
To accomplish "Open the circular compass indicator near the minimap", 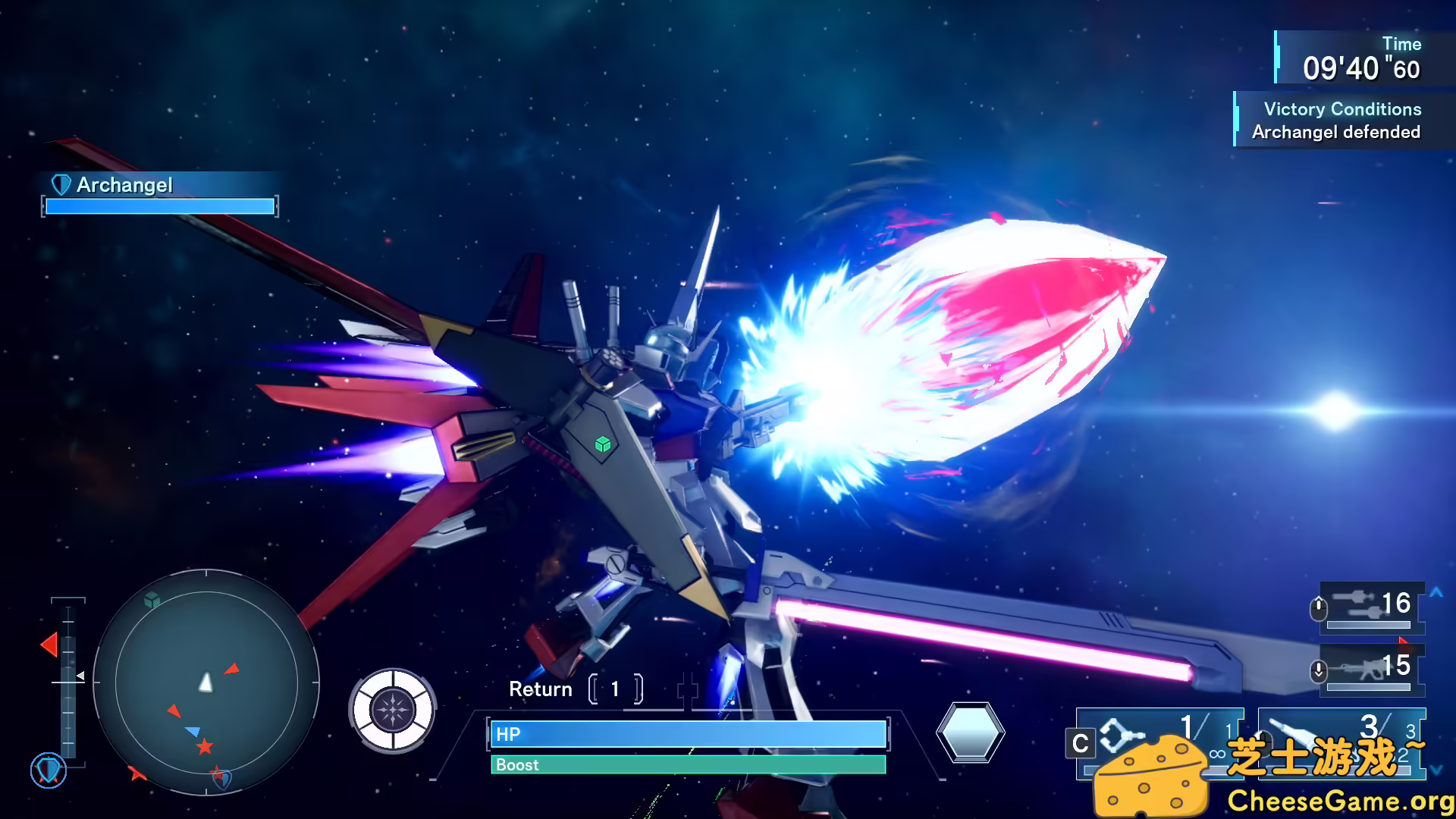I will (394, 710).
